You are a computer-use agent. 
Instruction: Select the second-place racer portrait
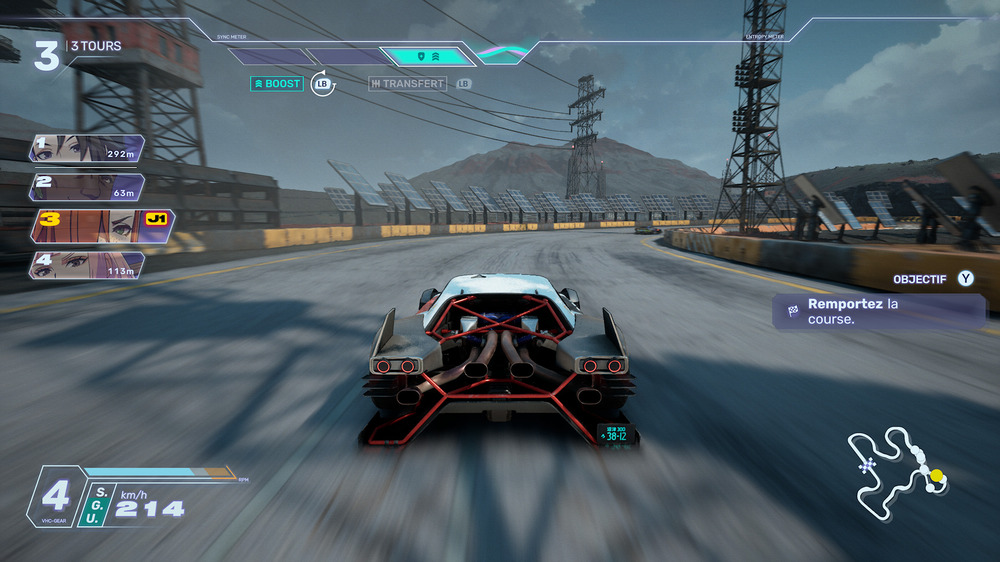pyautogui.click(x=87, y=187)
